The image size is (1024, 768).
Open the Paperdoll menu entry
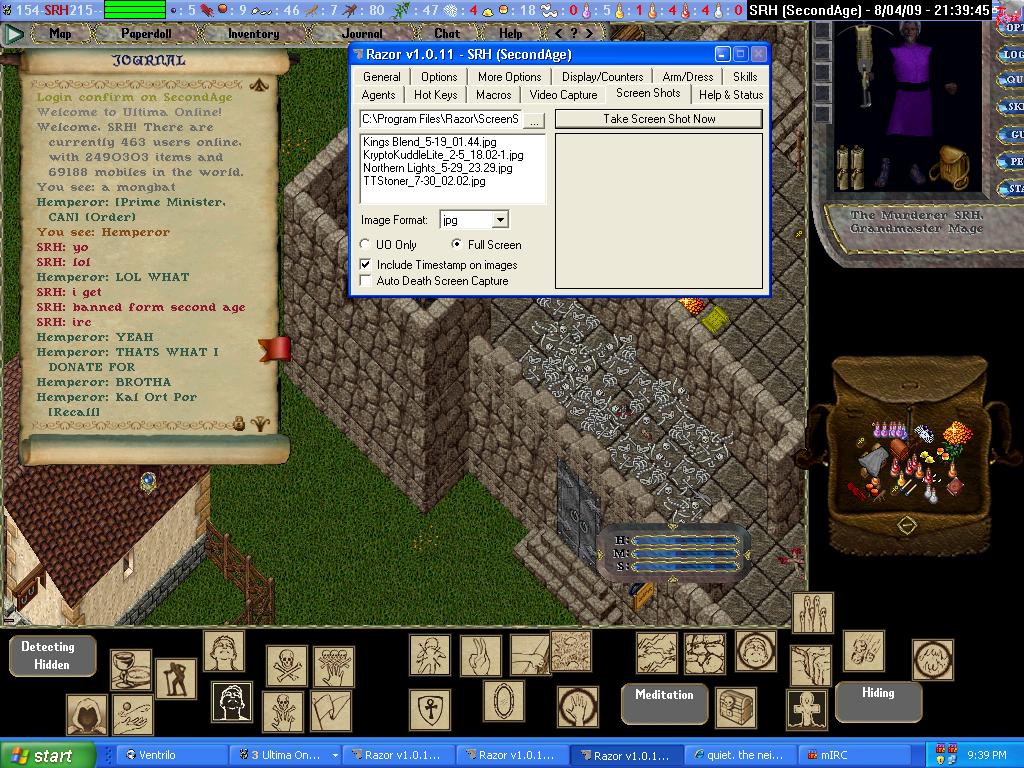(x=147, y=33)
